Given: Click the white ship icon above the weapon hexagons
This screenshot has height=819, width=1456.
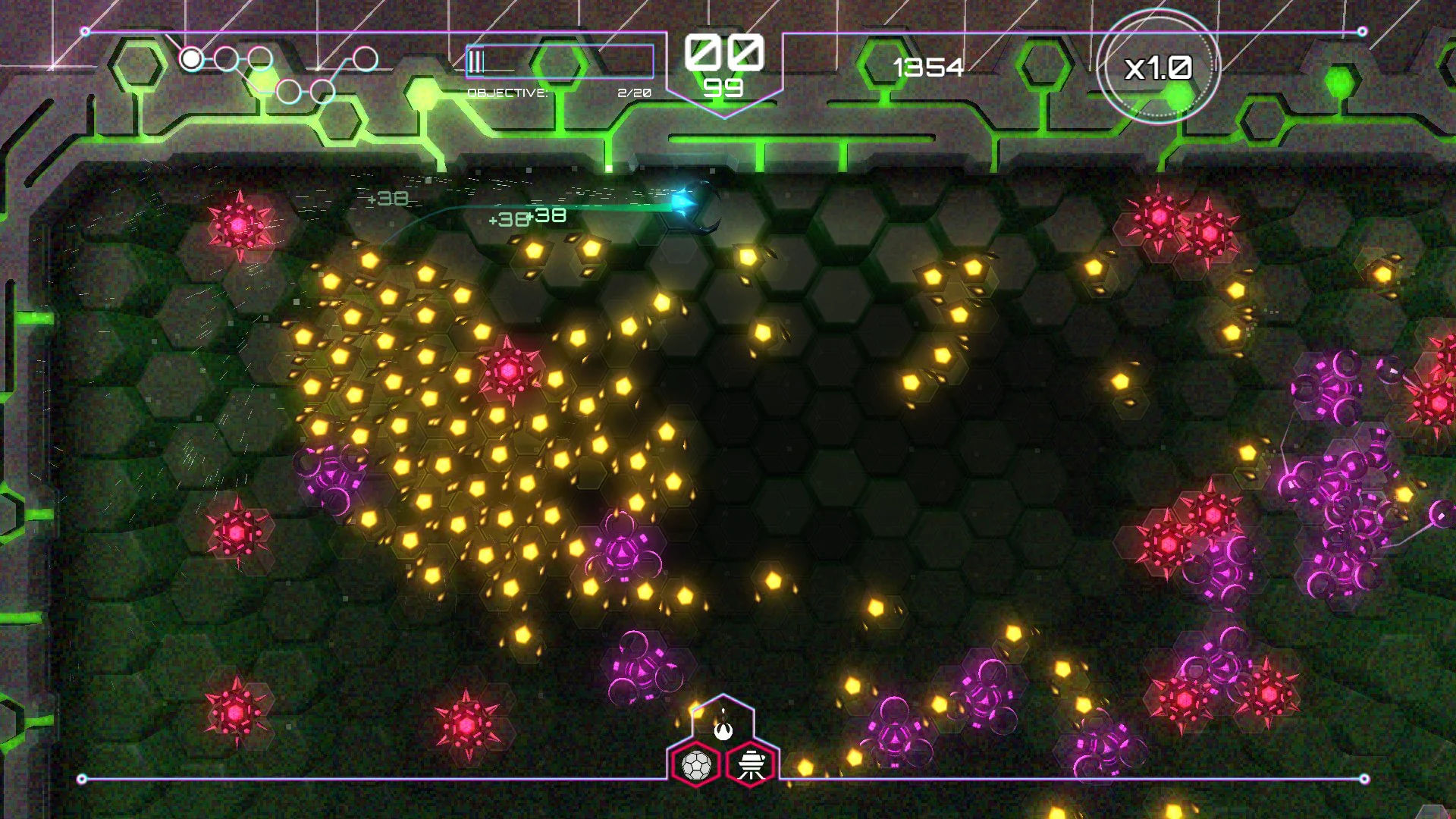Looking at the screenshot, I should coord(723,731).
